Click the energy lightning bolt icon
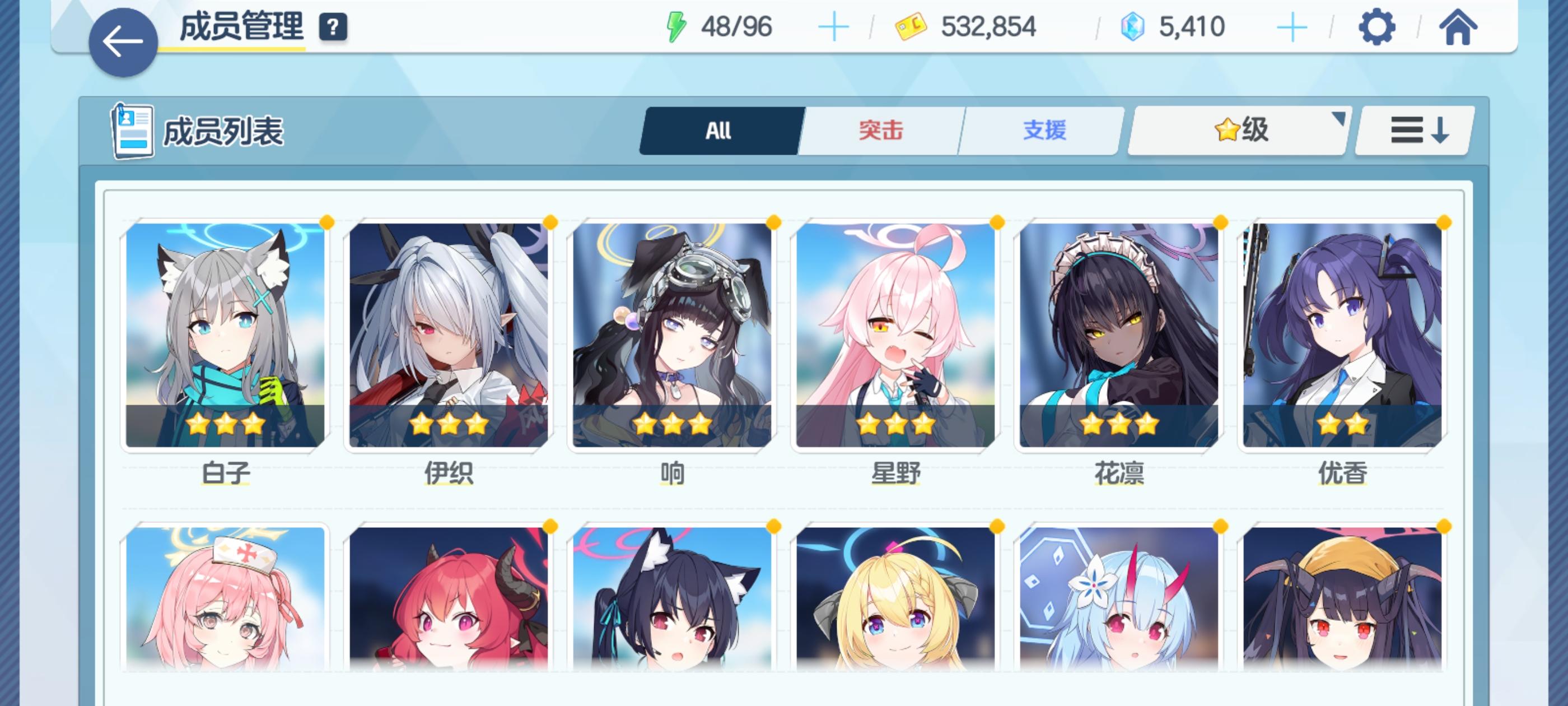 [x=678, y=26]
